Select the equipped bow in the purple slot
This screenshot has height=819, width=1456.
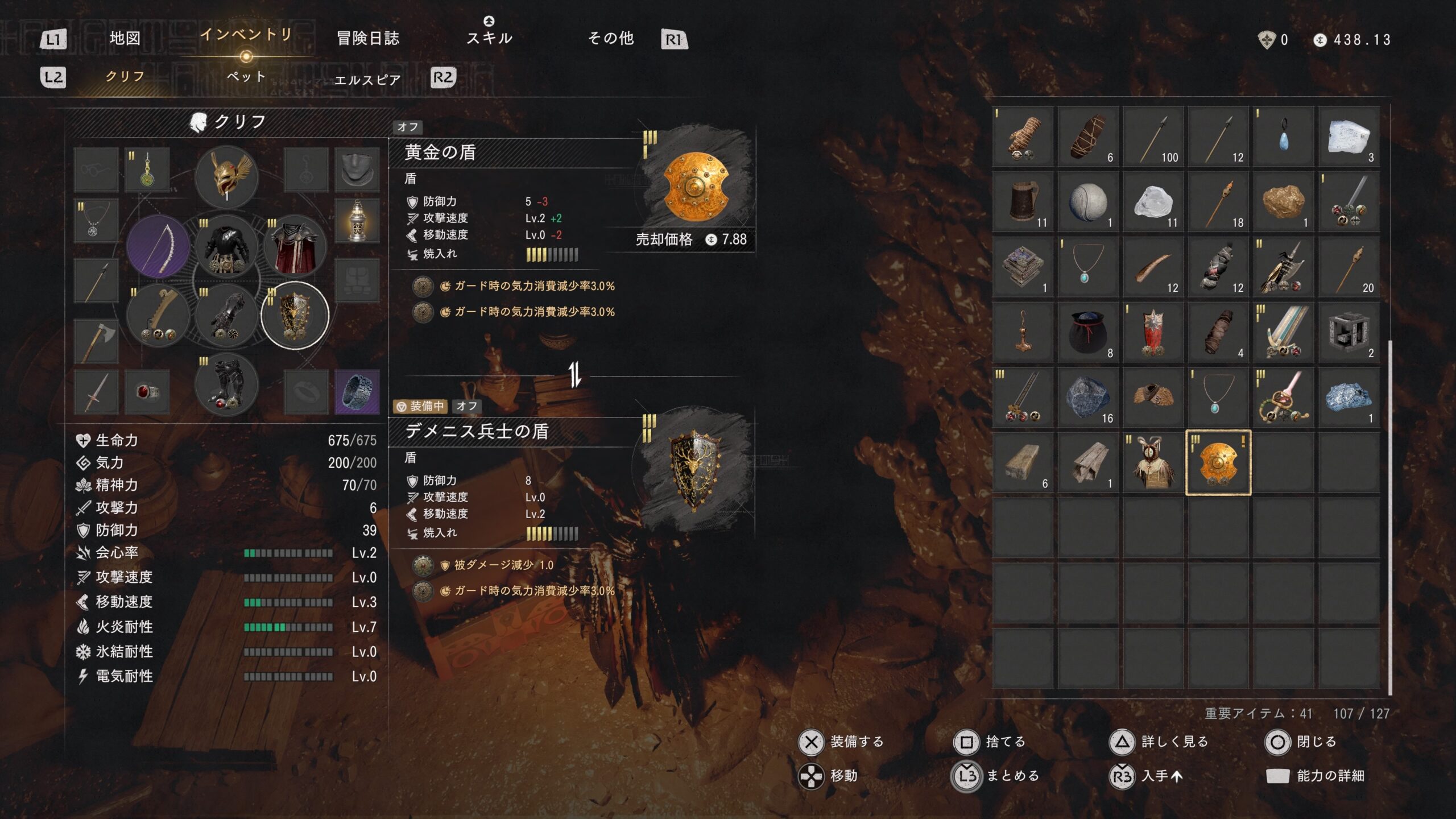[x=158, y=247]
